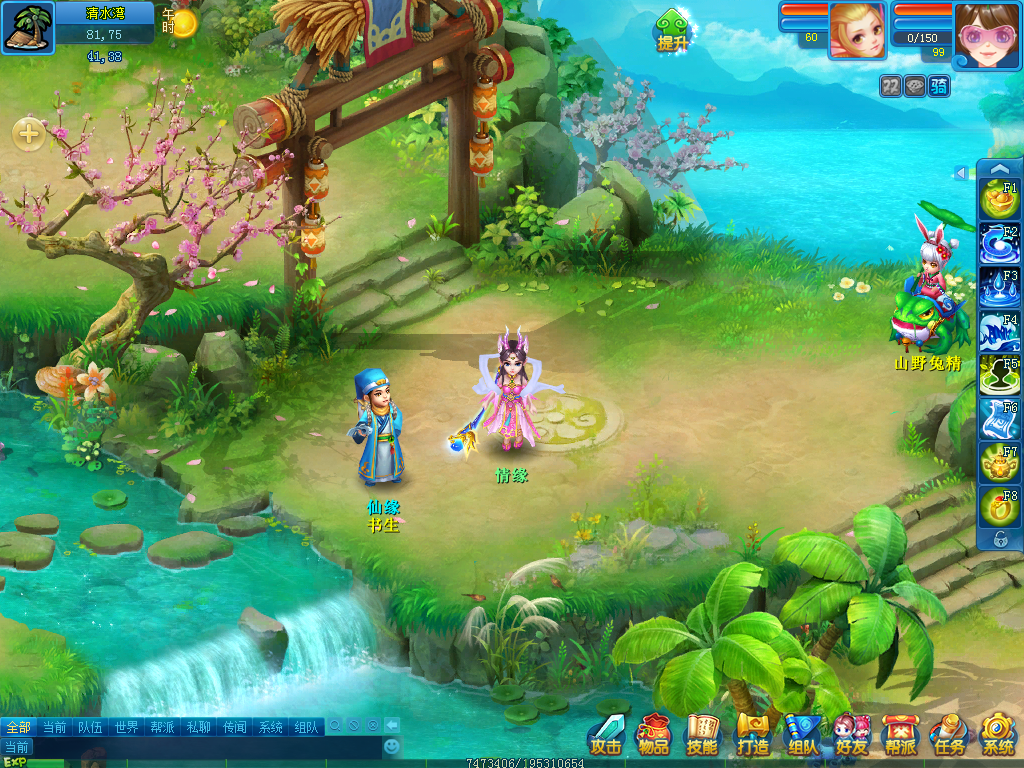
Task: Open the 物品 inventory bag
Action: coord(654,735)
